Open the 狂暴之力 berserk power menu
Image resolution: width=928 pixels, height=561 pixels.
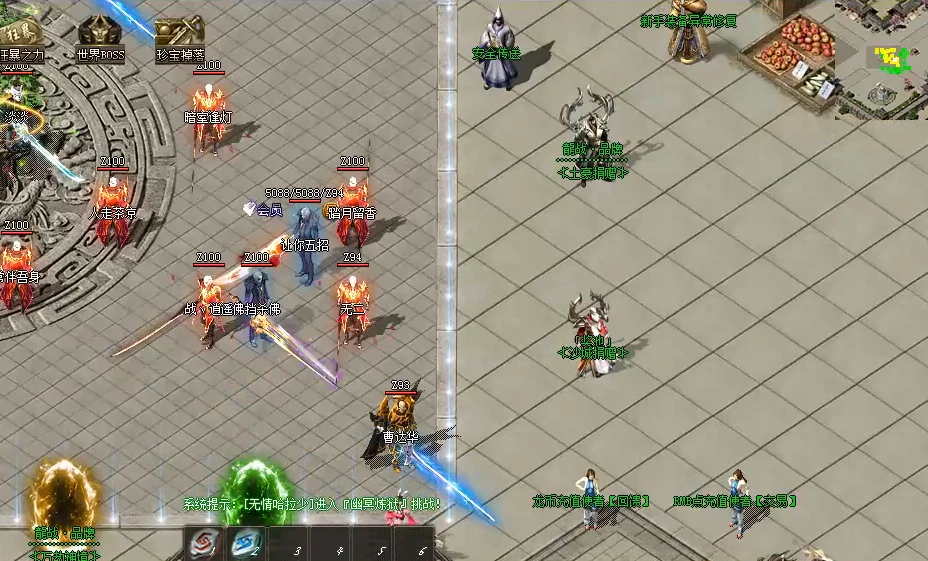[20, 33]
